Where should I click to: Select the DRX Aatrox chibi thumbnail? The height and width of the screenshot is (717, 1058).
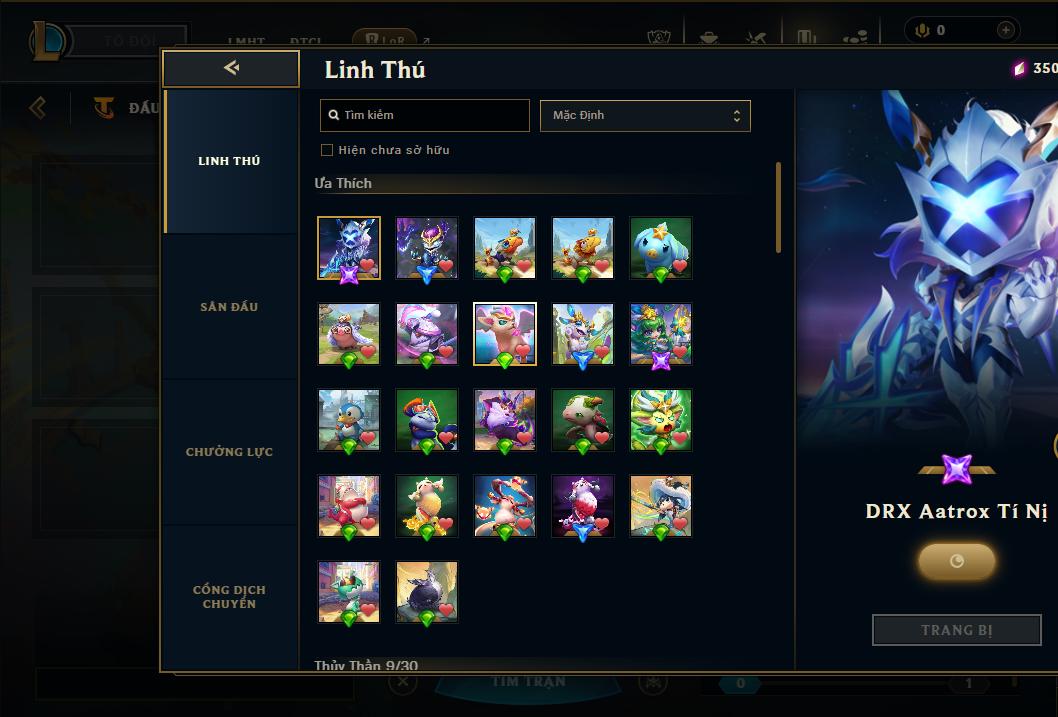tap(349, 247)
